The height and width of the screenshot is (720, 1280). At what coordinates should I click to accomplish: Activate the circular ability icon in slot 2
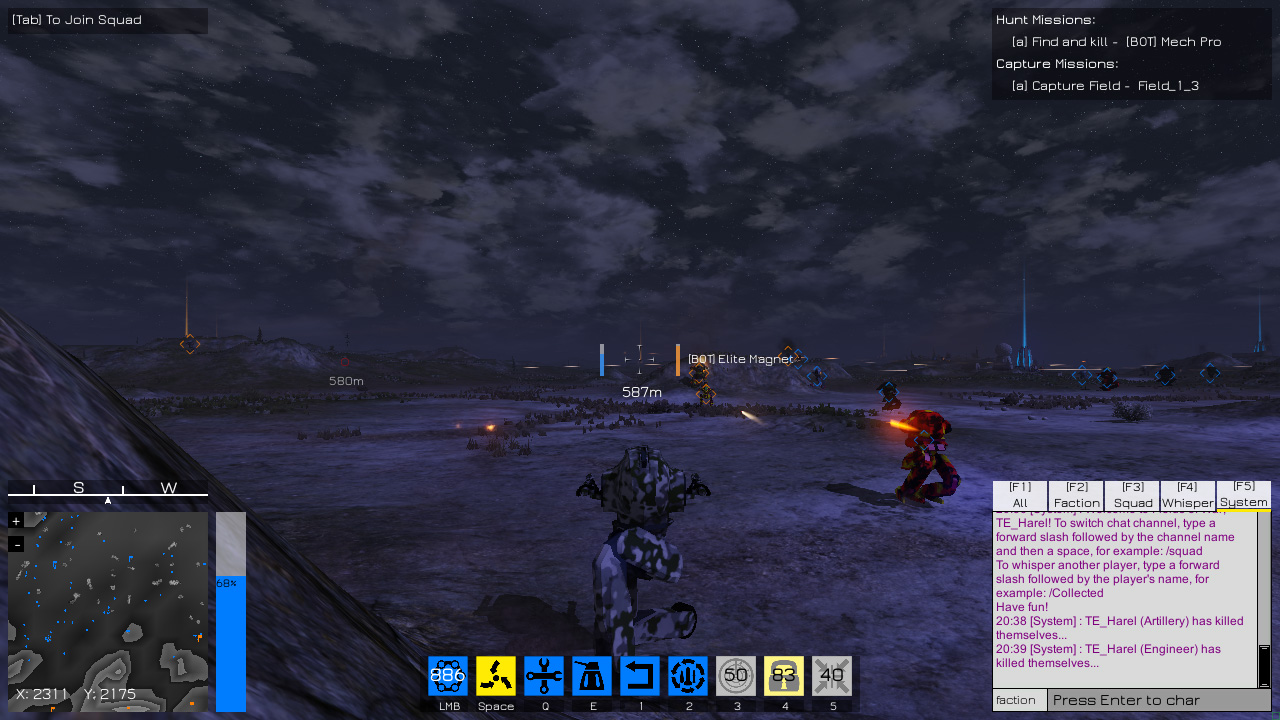(688, 675)
